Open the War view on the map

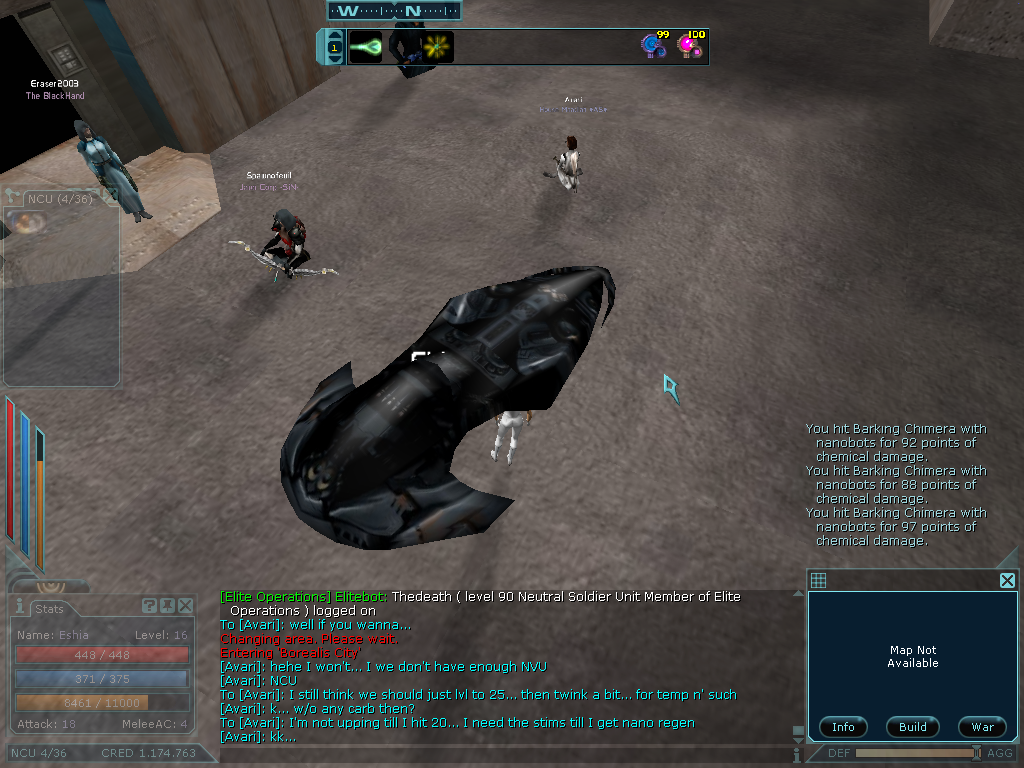982,727
